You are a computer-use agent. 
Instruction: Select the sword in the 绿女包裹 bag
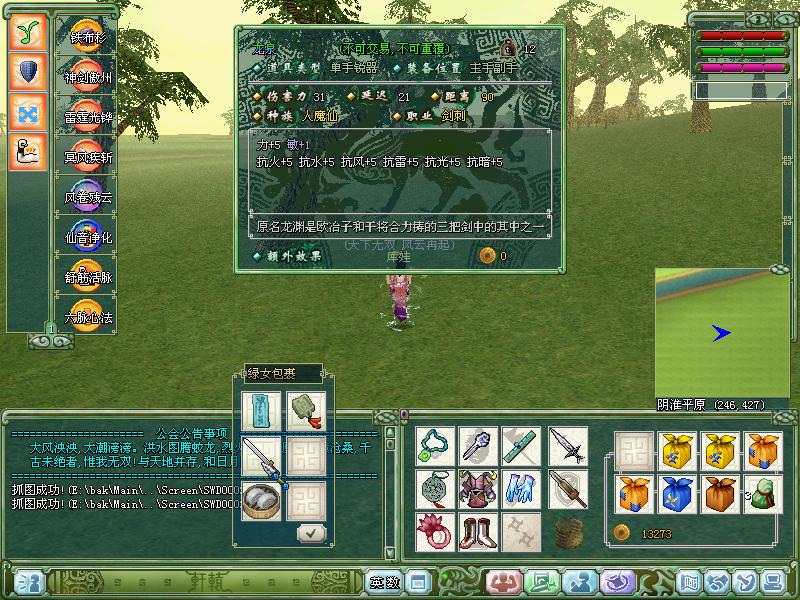point(262,457)
